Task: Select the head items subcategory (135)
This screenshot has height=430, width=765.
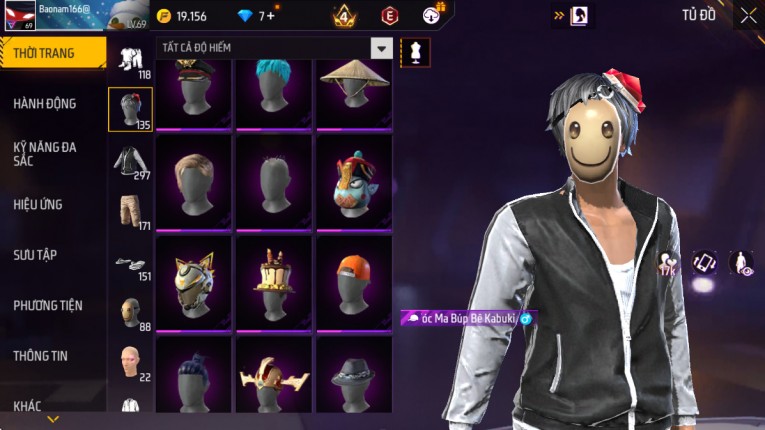Action: point(130,110)
